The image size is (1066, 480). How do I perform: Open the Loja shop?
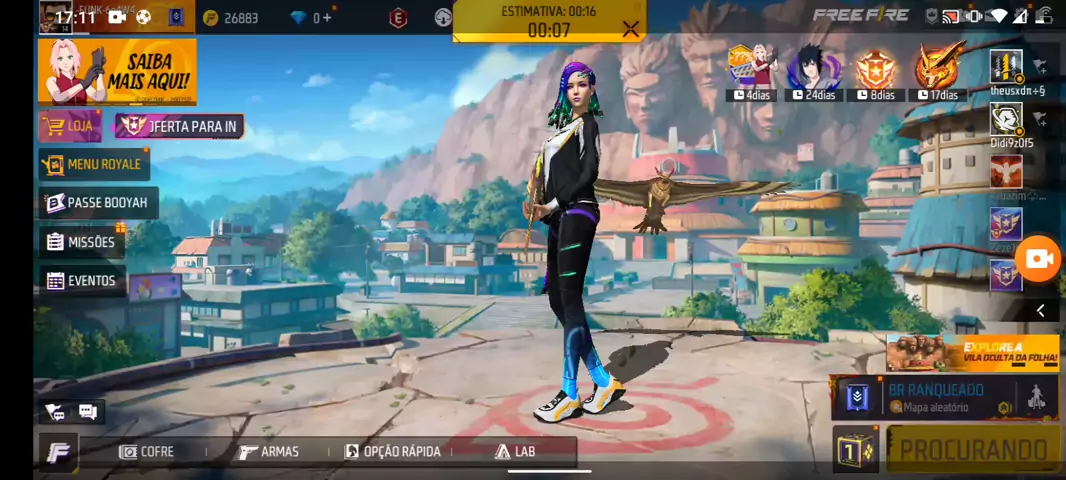point(70,126)
